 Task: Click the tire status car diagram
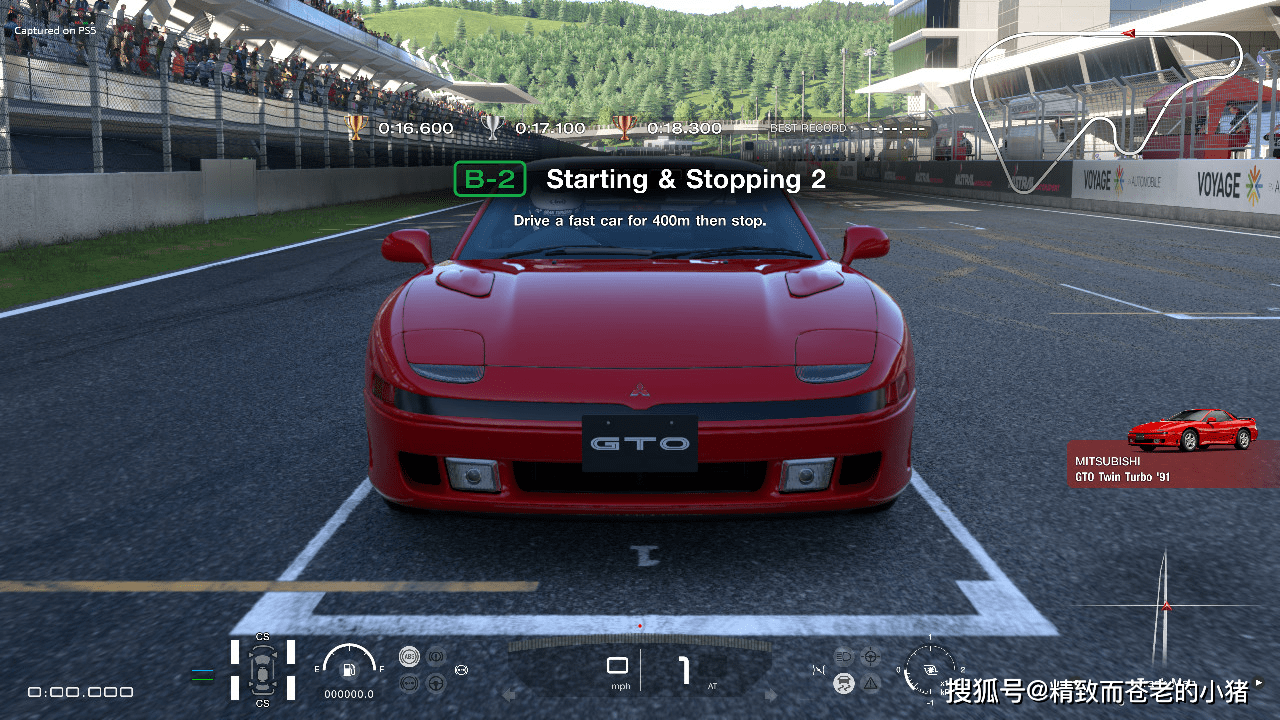pos(263,671)
